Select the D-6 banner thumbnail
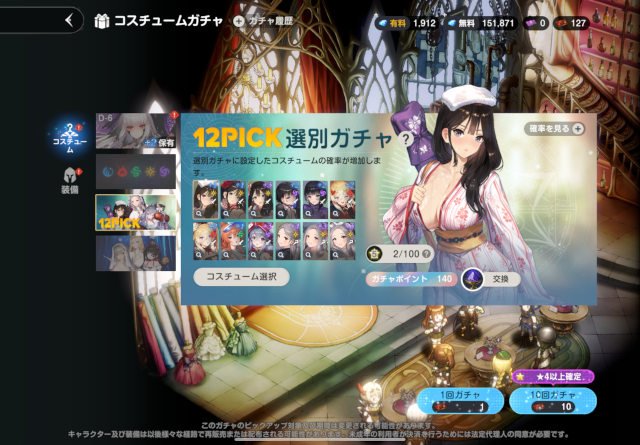The image size is (640, 445). pyautogui.click(x=136, y=131)
